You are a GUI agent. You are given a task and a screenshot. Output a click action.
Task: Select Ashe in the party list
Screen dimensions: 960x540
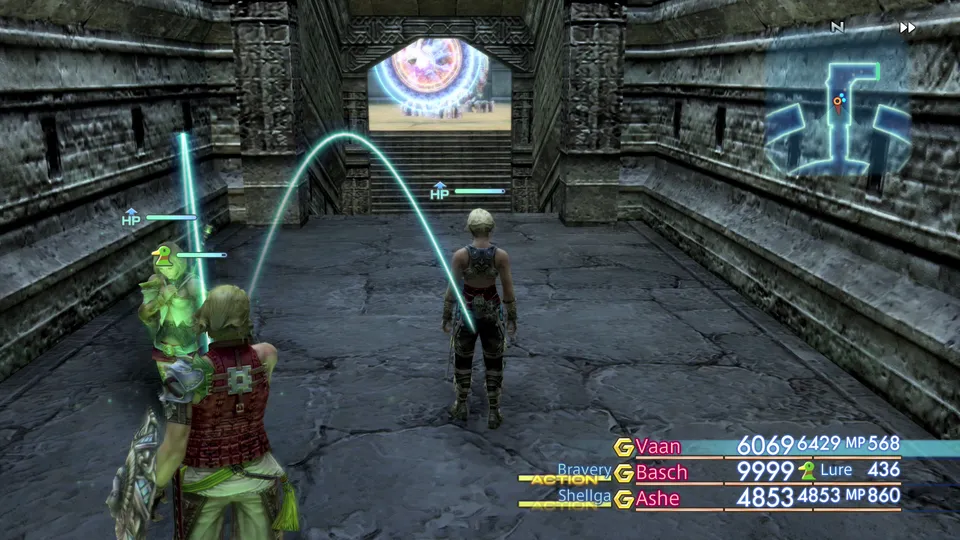click(658, 498)
